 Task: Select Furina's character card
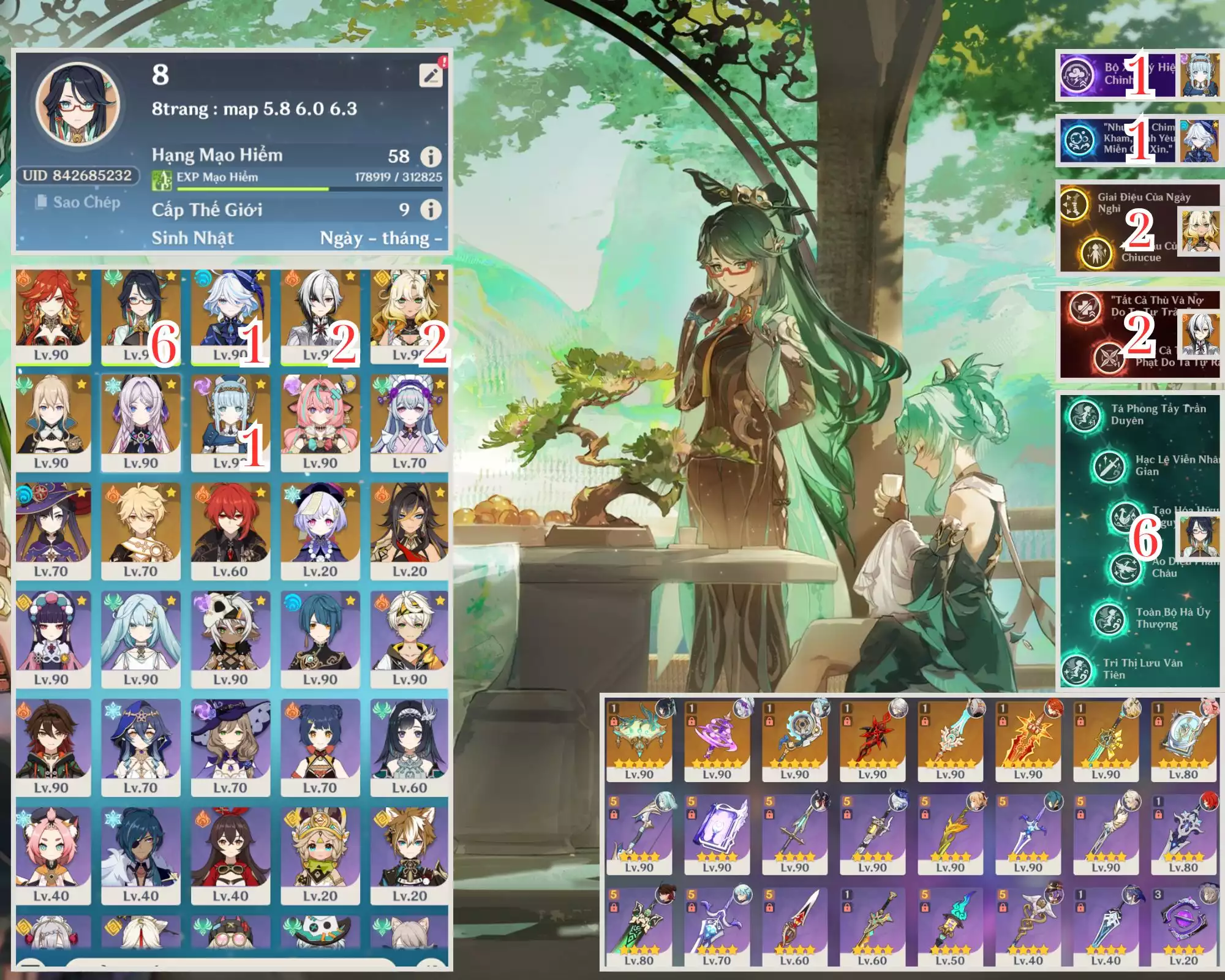tap(230, 315)
